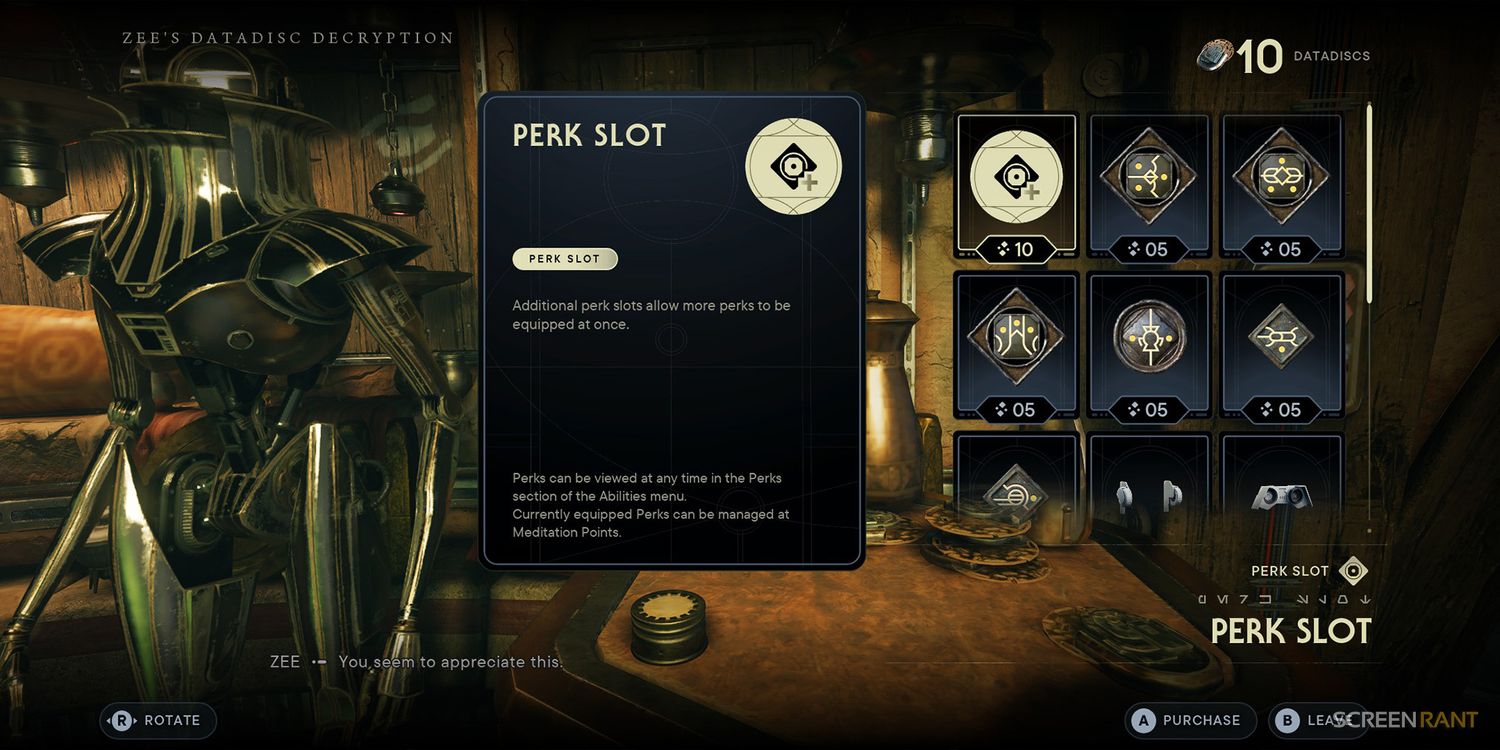Select the Perk Slot upgrade costing 10 datadiscs
This screenshot has width=1500, height=750.
coord(1016,187)
